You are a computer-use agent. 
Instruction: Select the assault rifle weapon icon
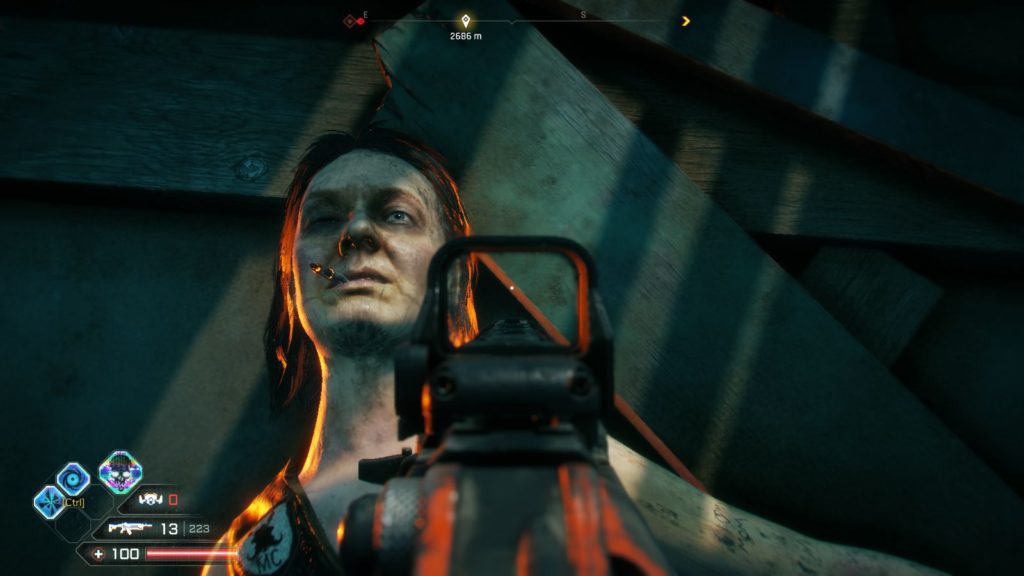tap(129, 527)
